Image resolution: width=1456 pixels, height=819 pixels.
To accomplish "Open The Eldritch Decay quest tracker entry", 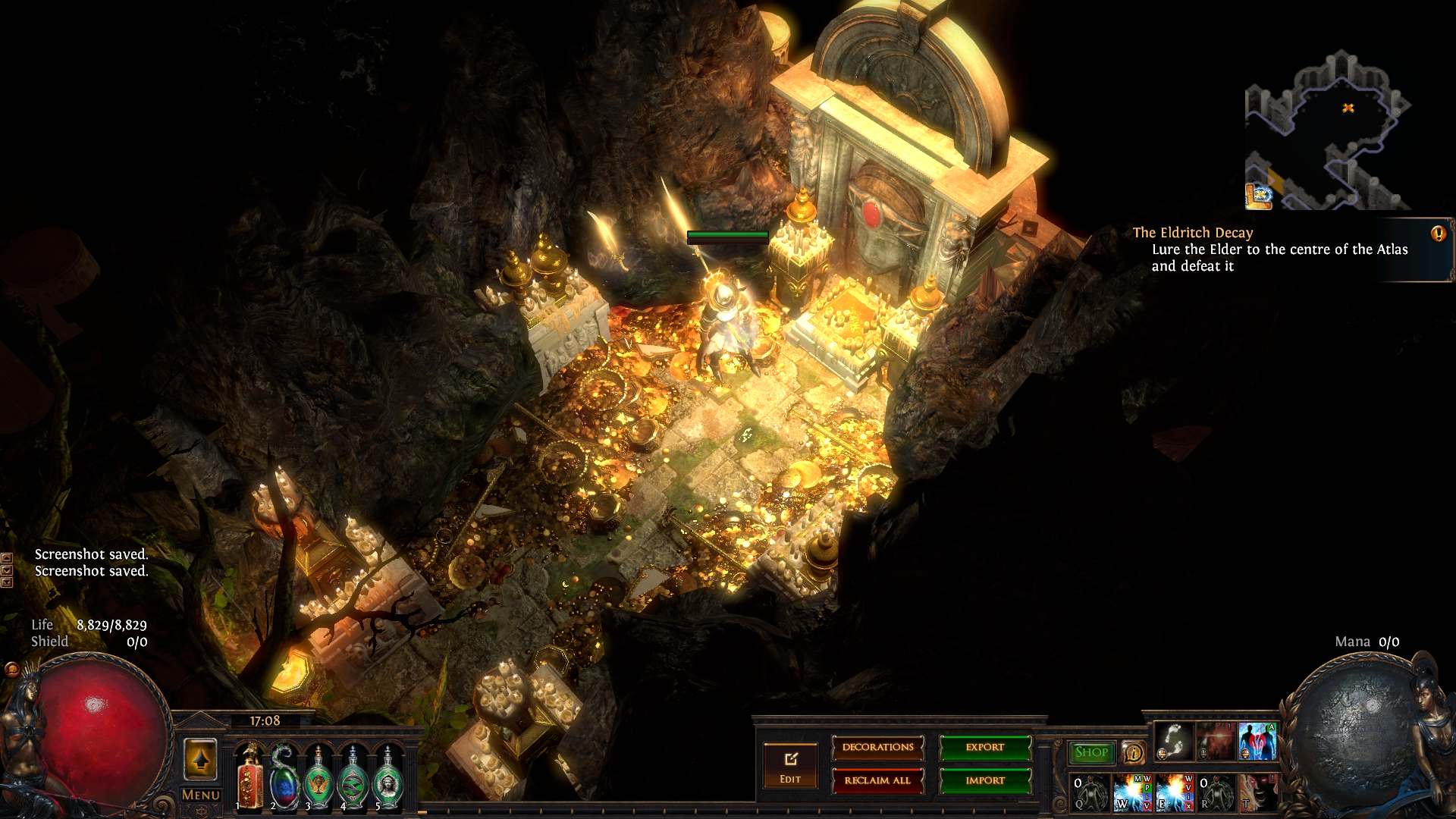I will pyautogui.click(x=1193, y=233).
